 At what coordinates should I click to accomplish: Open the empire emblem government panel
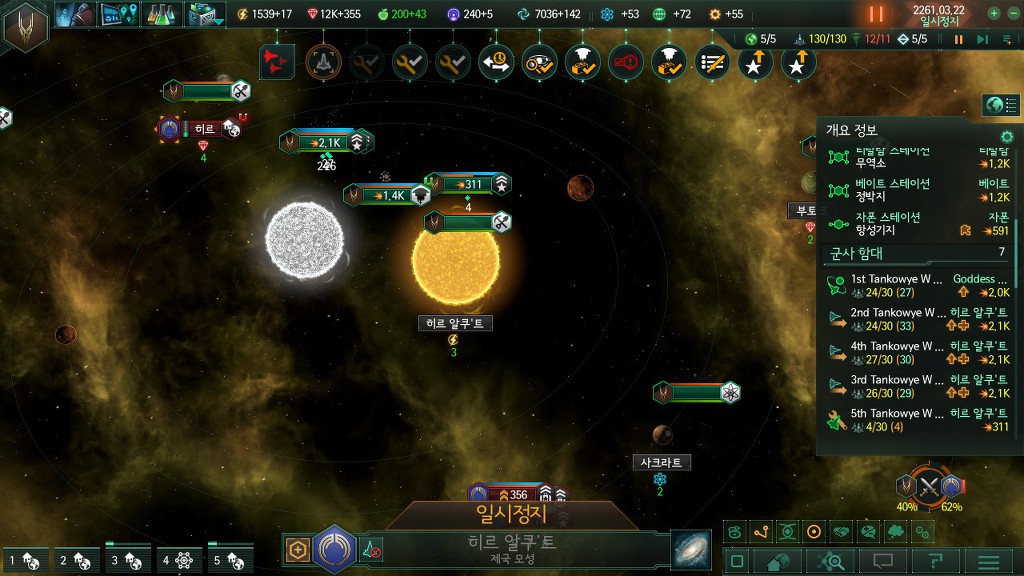tap(26, 27)
